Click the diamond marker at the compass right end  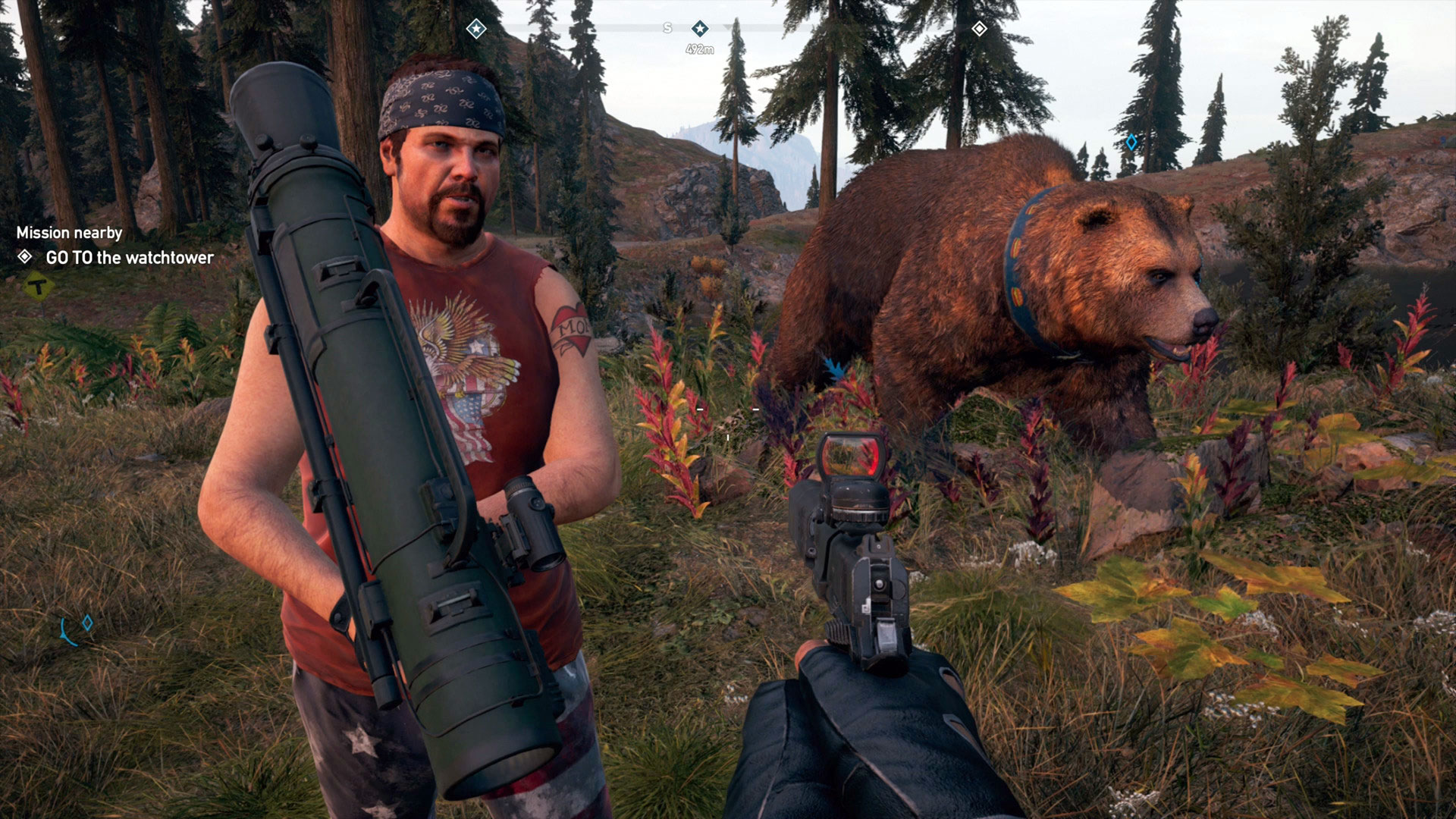tap(981, 29)
